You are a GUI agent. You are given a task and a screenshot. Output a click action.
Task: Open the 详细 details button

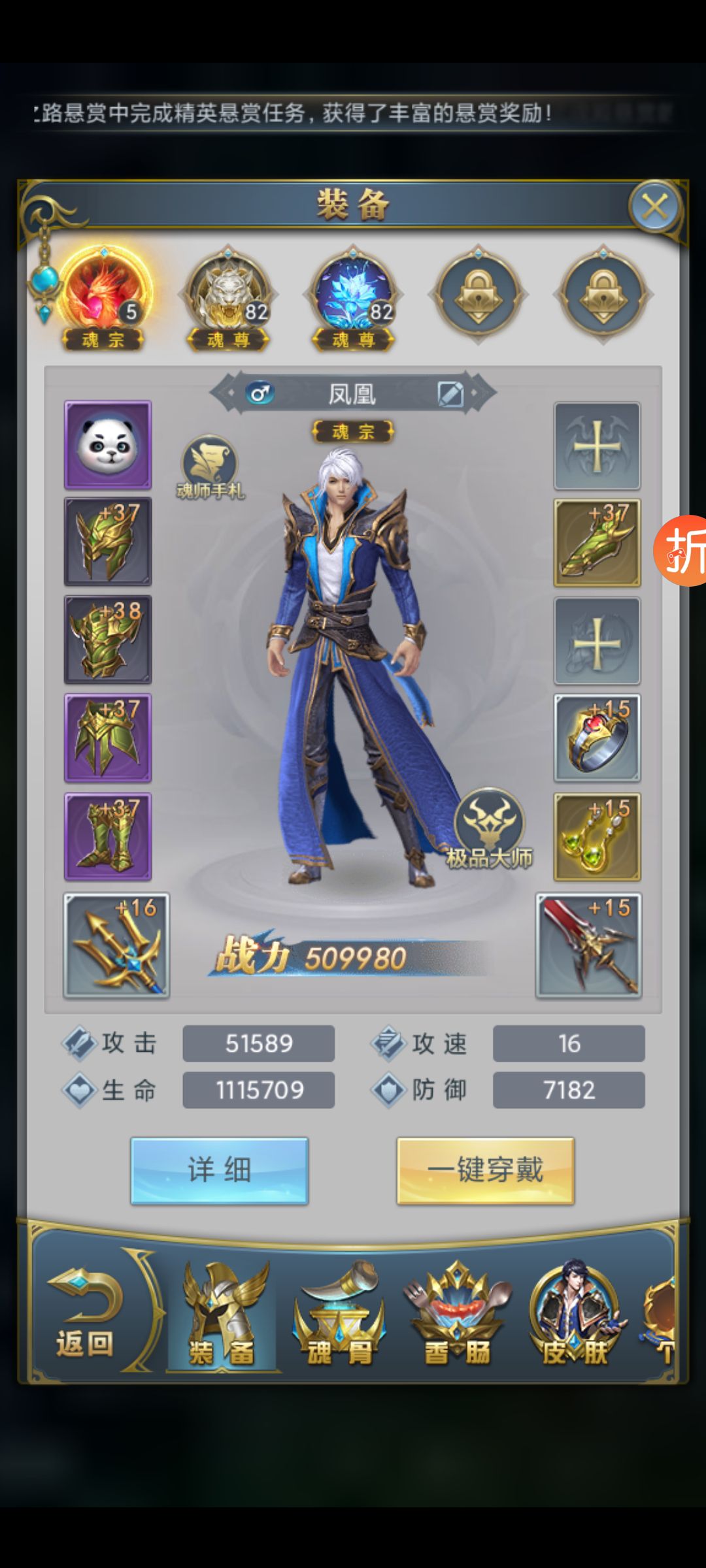coord(219,1170)
